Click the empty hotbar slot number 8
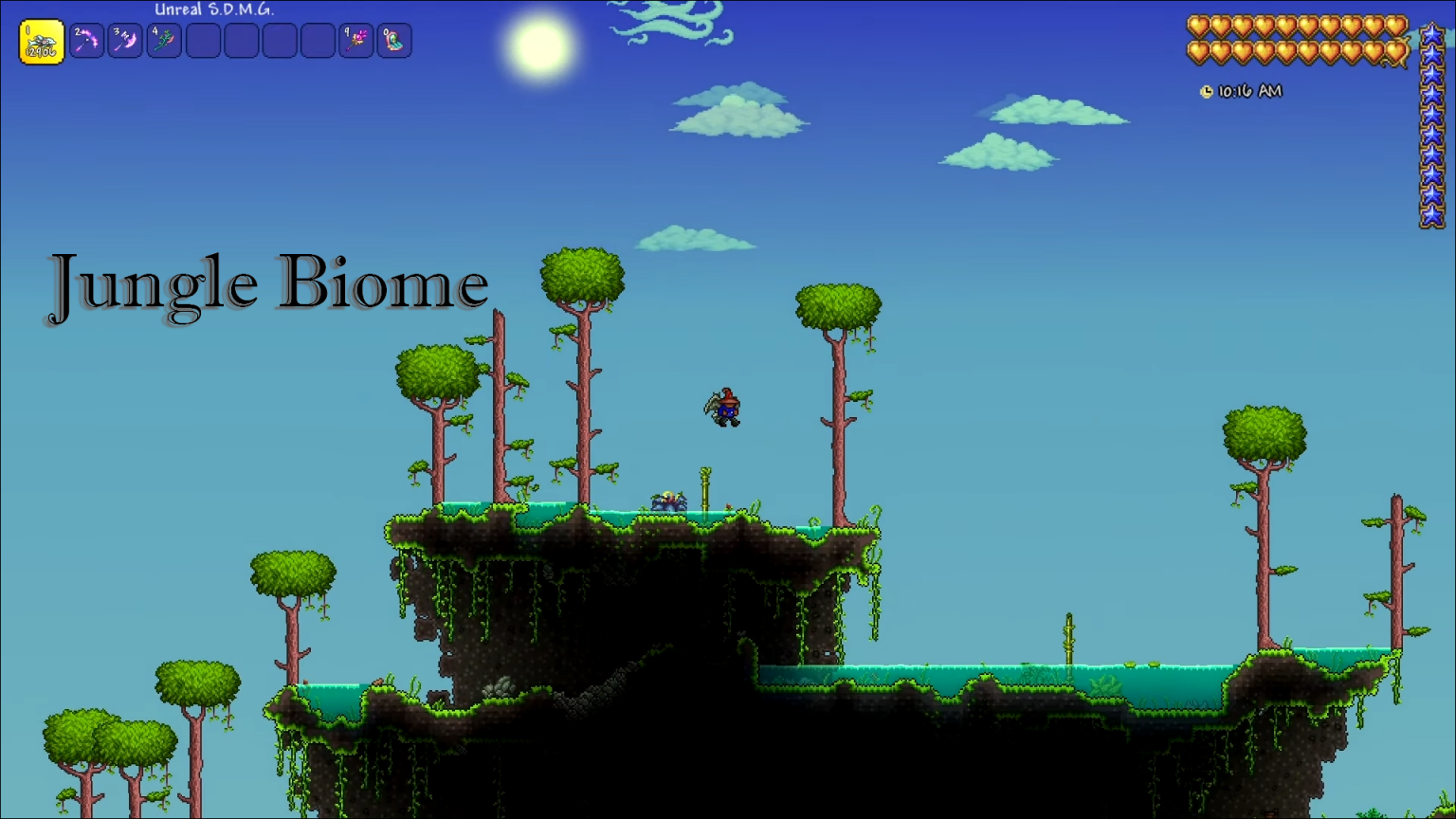This screenshot has height=819, width=1456. click(318, 41)
